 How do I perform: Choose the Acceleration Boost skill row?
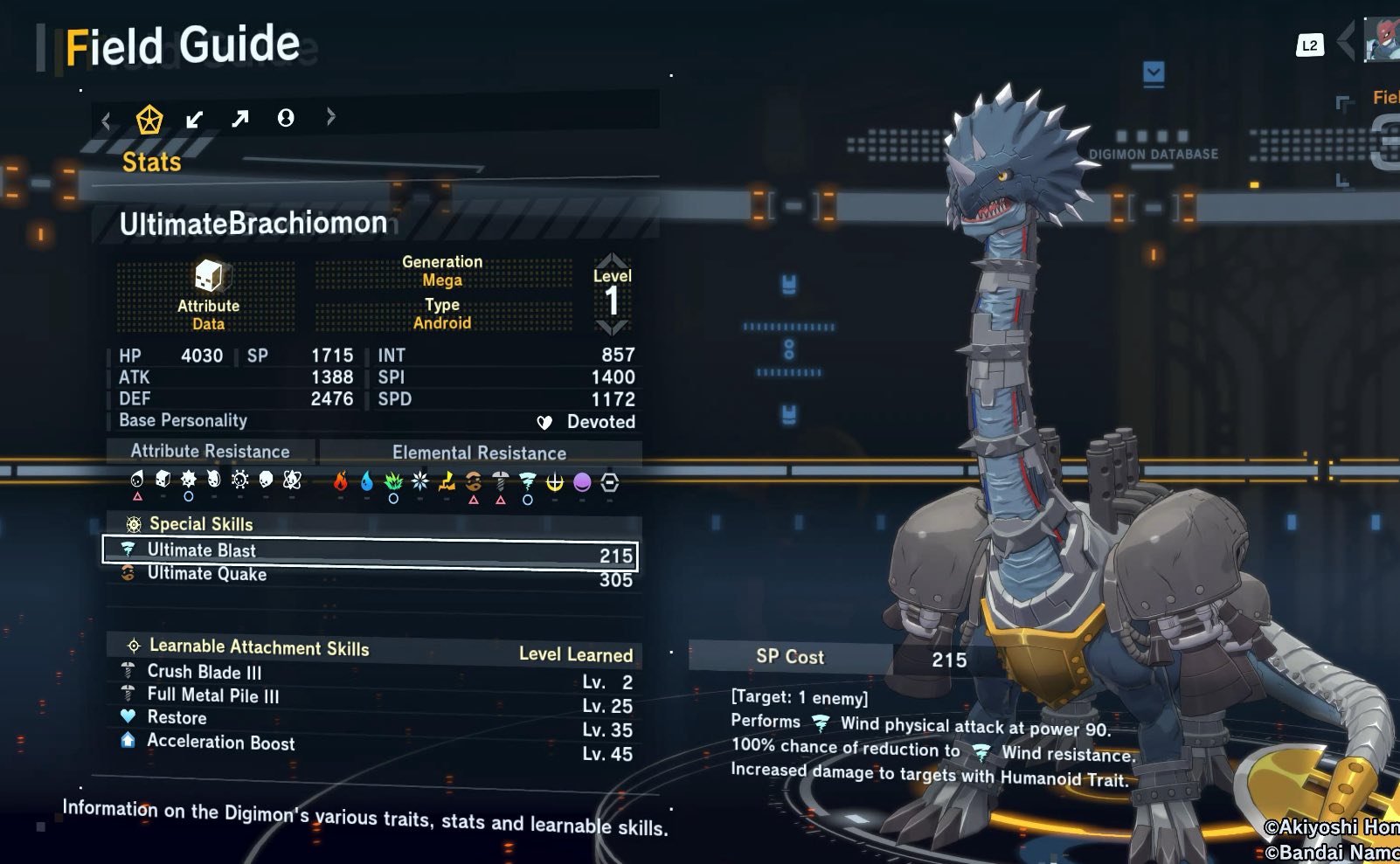tap(376, 743)
